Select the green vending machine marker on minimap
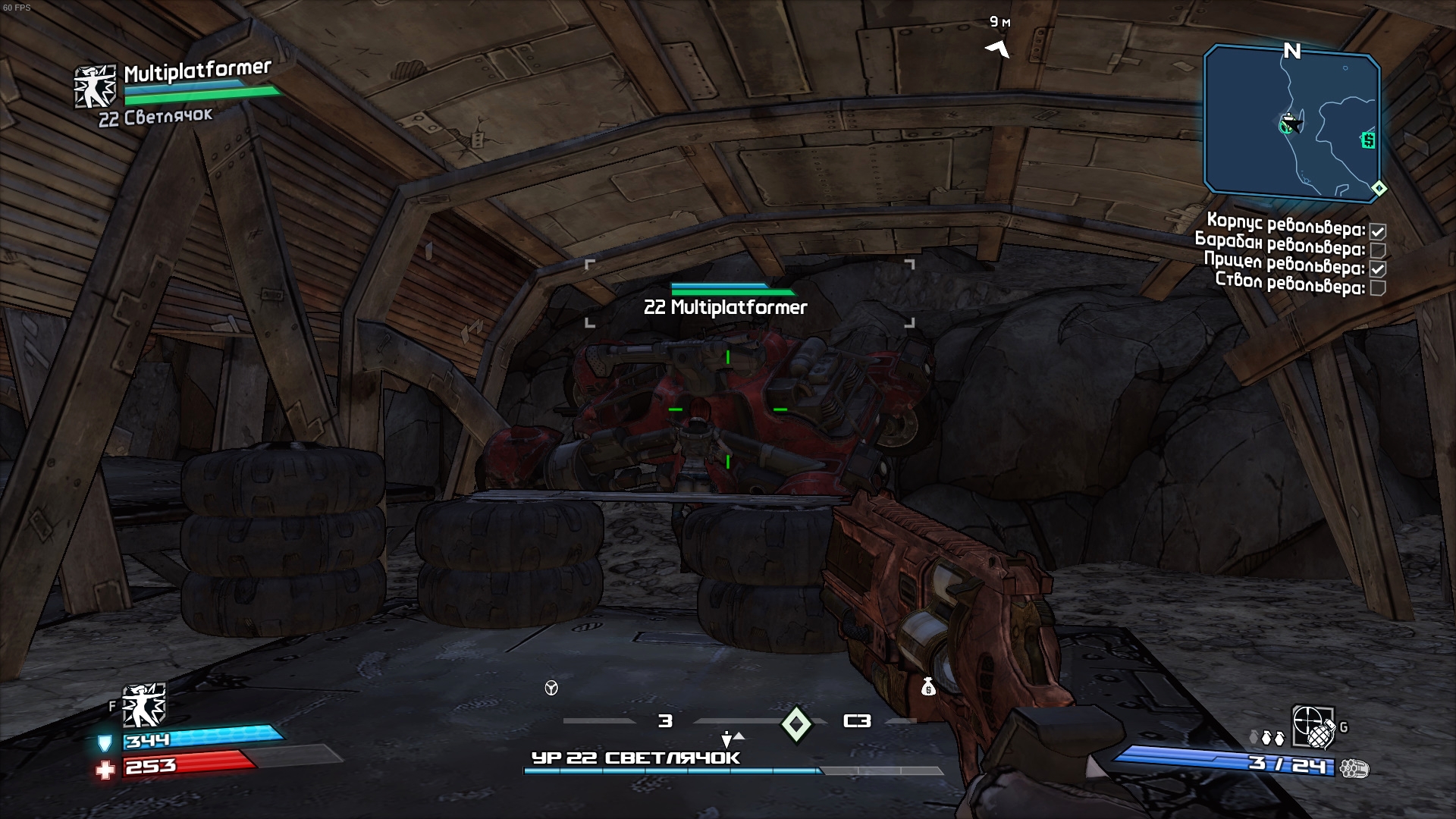1456x819 pixels. click(1368, 140)
